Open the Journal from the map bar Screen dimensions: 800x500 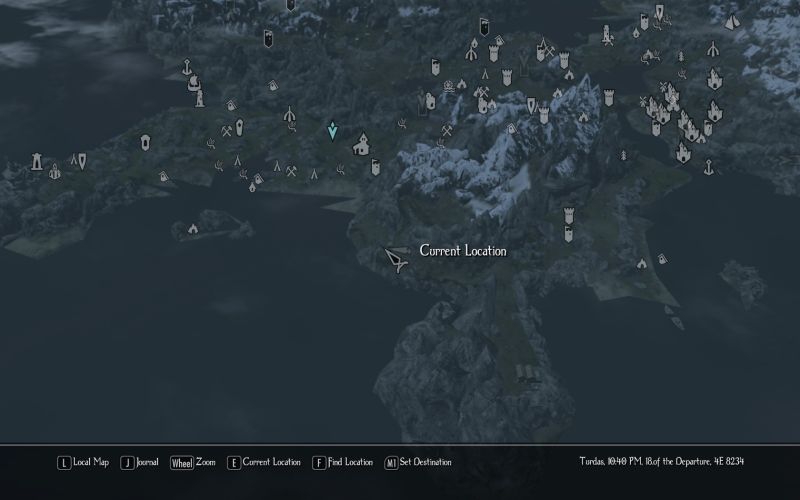pos(140,462)
